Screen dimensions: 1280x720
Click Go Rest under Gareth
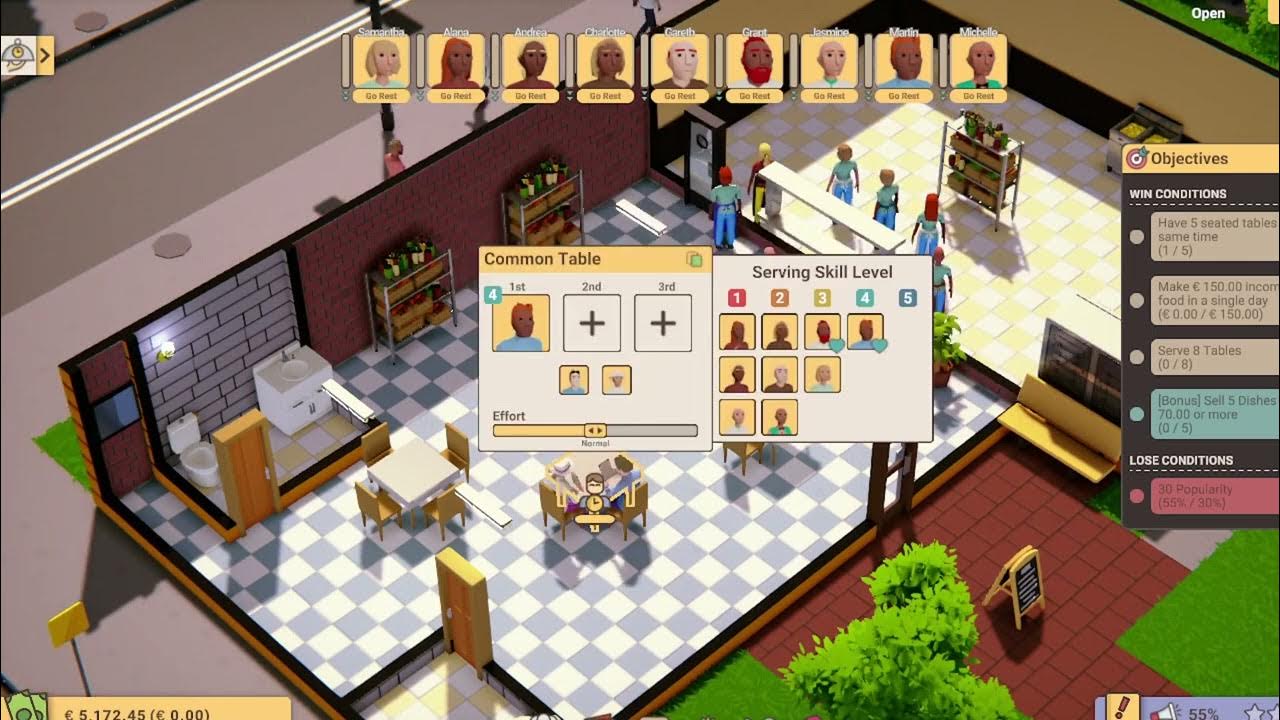(679, 96)
